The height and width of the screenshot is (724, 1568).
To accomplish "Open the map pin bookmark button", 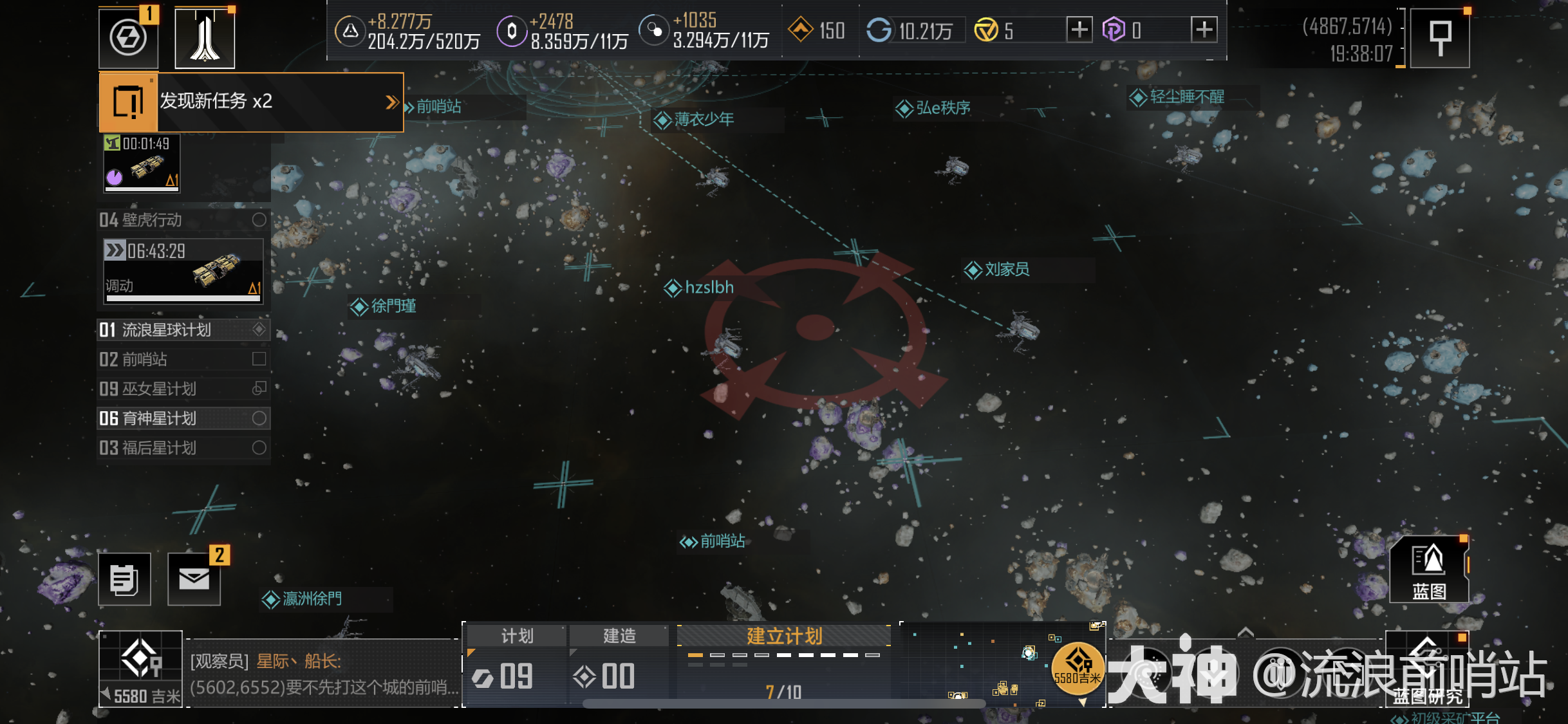I will (x=1440, y=37).
